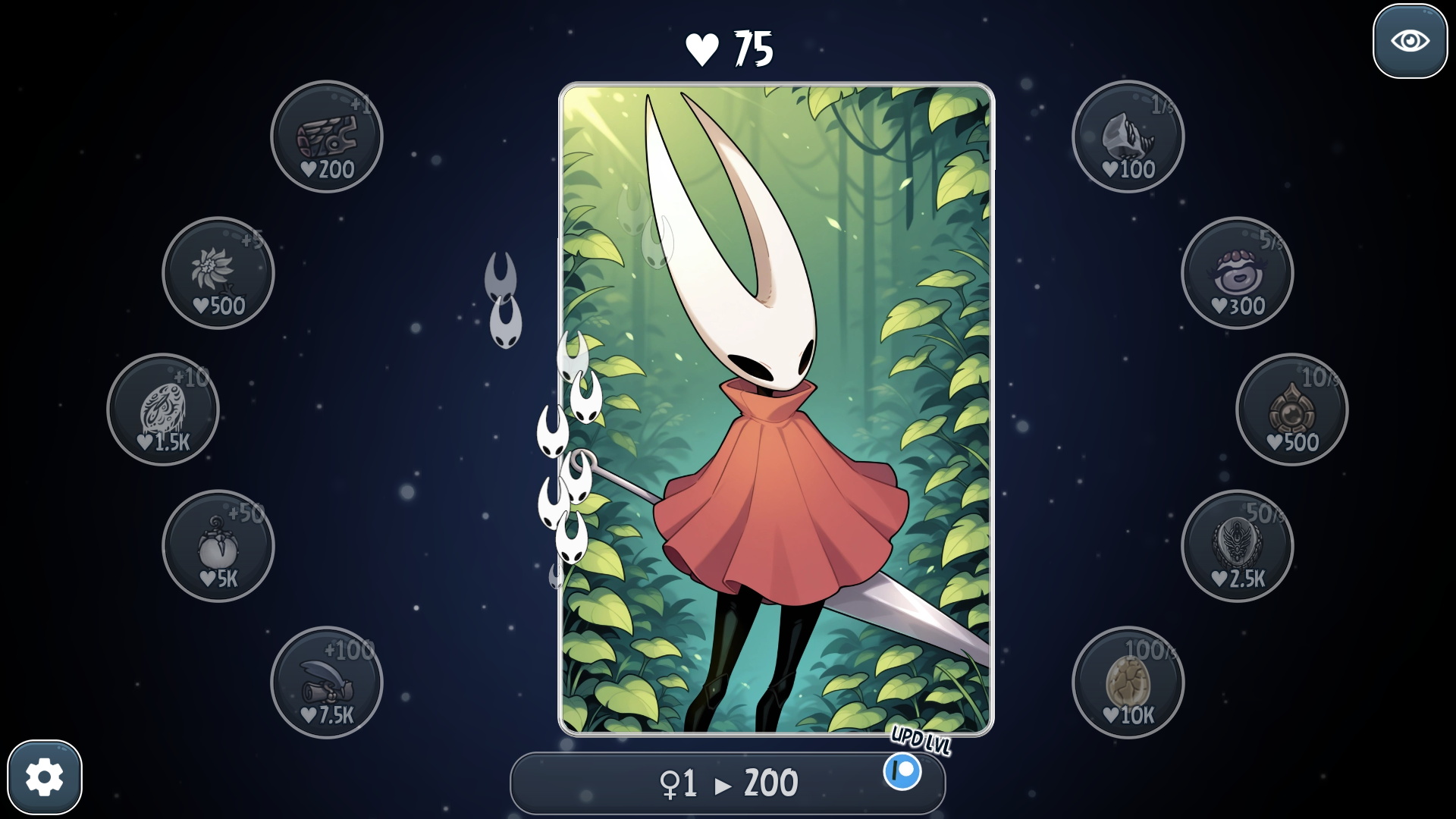Buy the +1 log upgrade costing 200 hearts
Image resolution: width=1456 pixels, height=819 pixels.
point(326,136)
